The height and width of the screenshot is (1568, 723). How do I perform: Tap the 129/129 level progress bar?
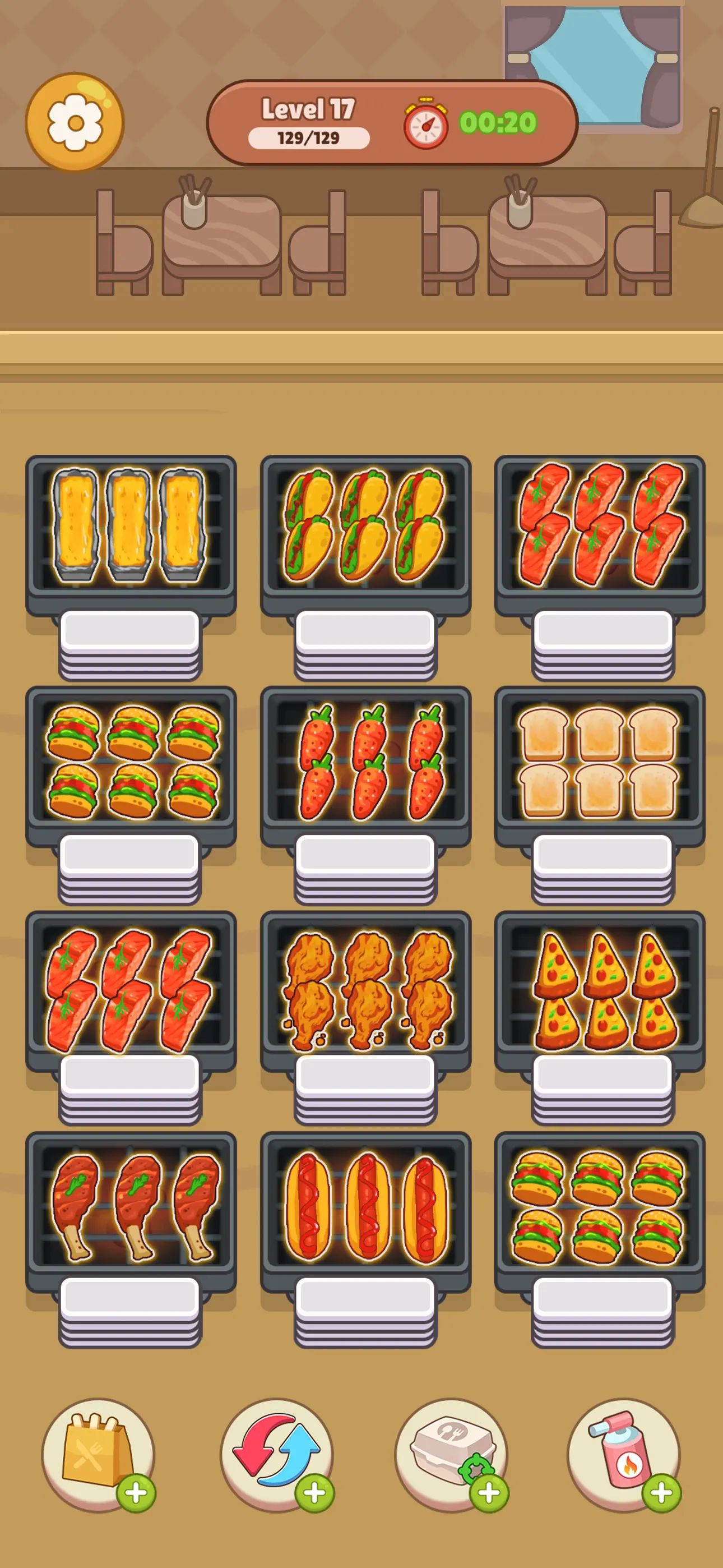pos(308,138)
